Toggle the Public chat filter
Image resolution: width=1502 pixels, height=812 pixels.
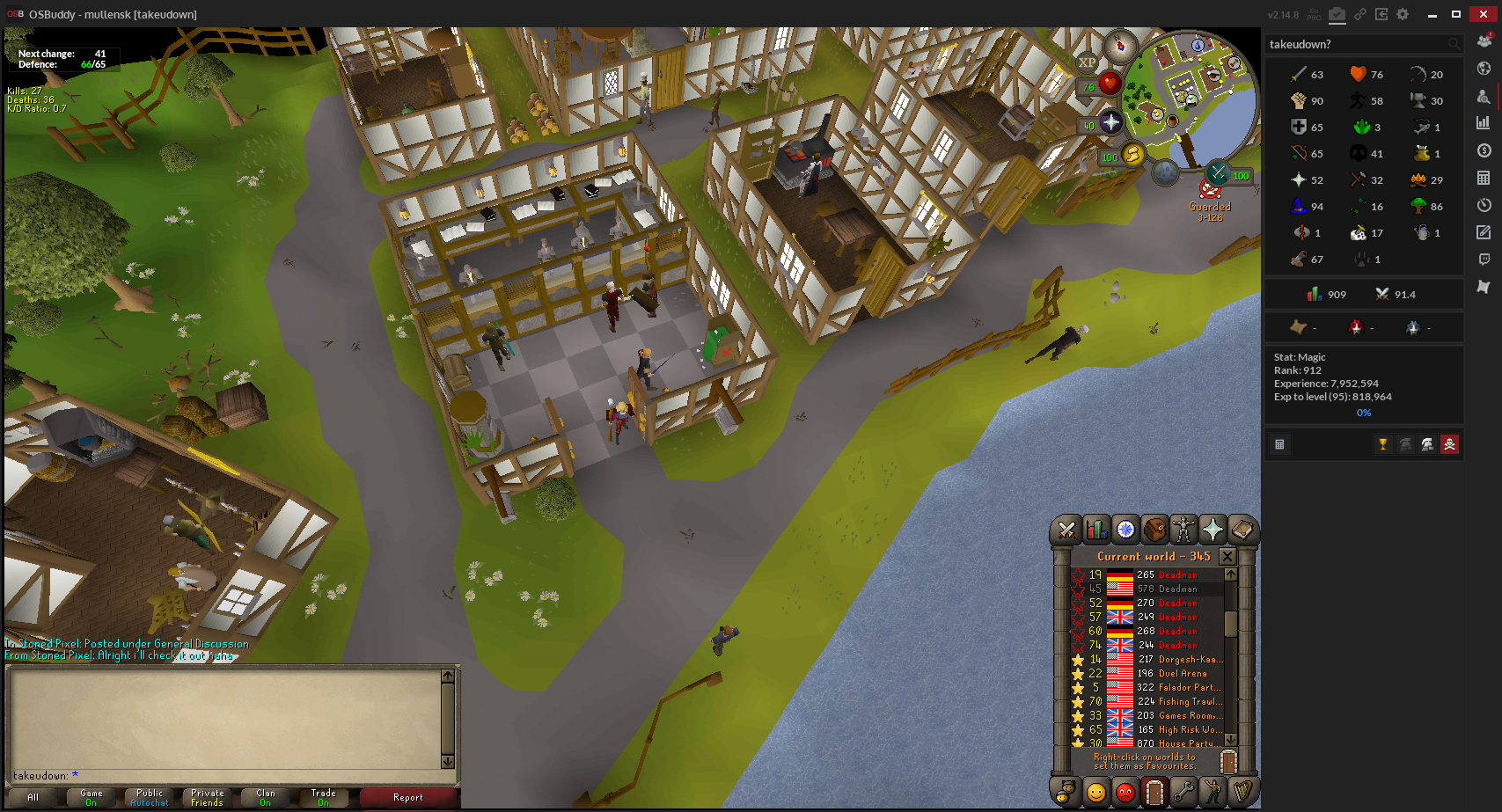(150, 798)
